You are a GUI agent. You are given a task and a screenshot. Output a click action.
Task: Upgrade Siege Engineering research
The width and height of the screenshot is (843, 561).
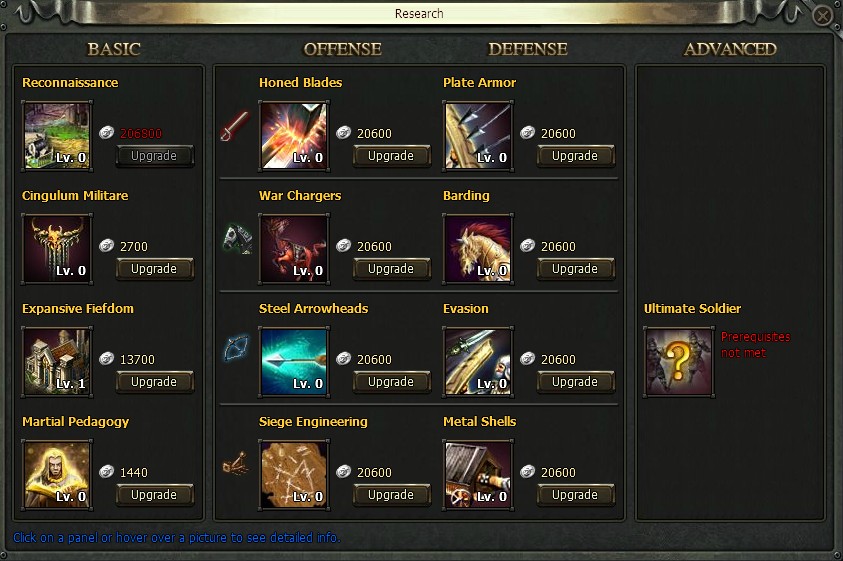coord(391,495)
